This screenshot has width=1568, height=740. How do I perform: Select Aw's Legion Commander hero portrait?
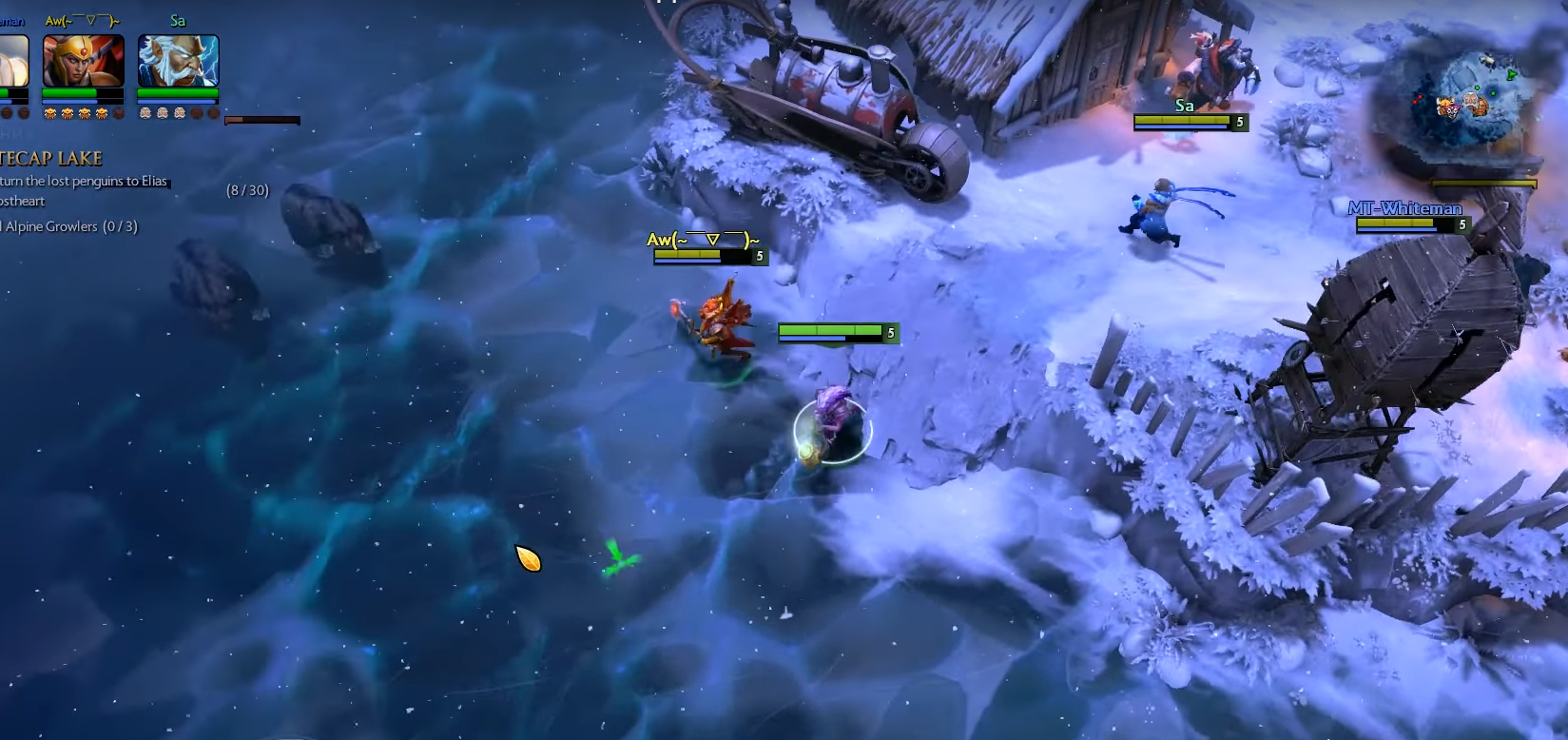[x=84, y=61]
